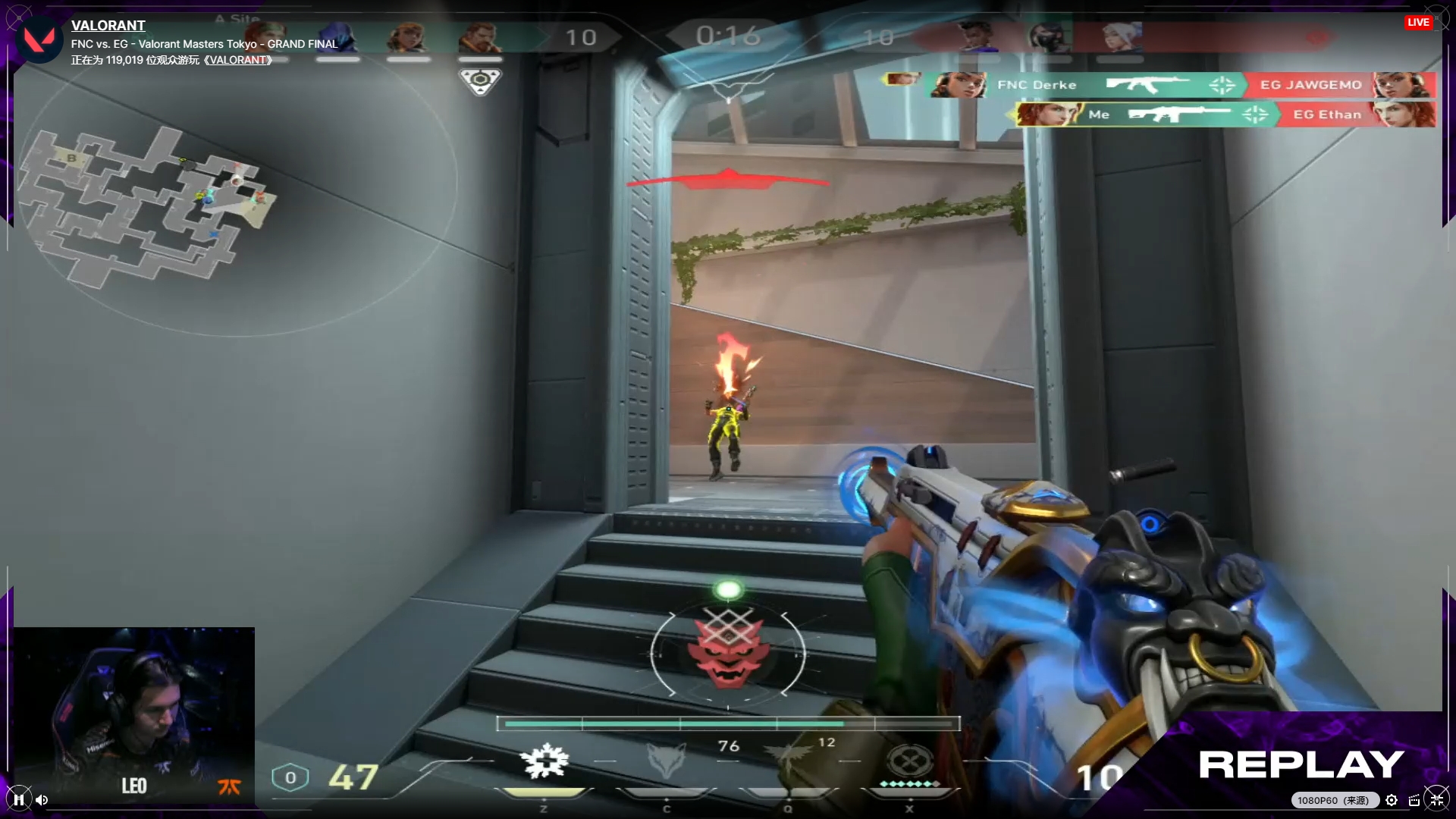Click the clapperboard clip button
Screen dimensions: 1456x819
[x=1414, y=800]
